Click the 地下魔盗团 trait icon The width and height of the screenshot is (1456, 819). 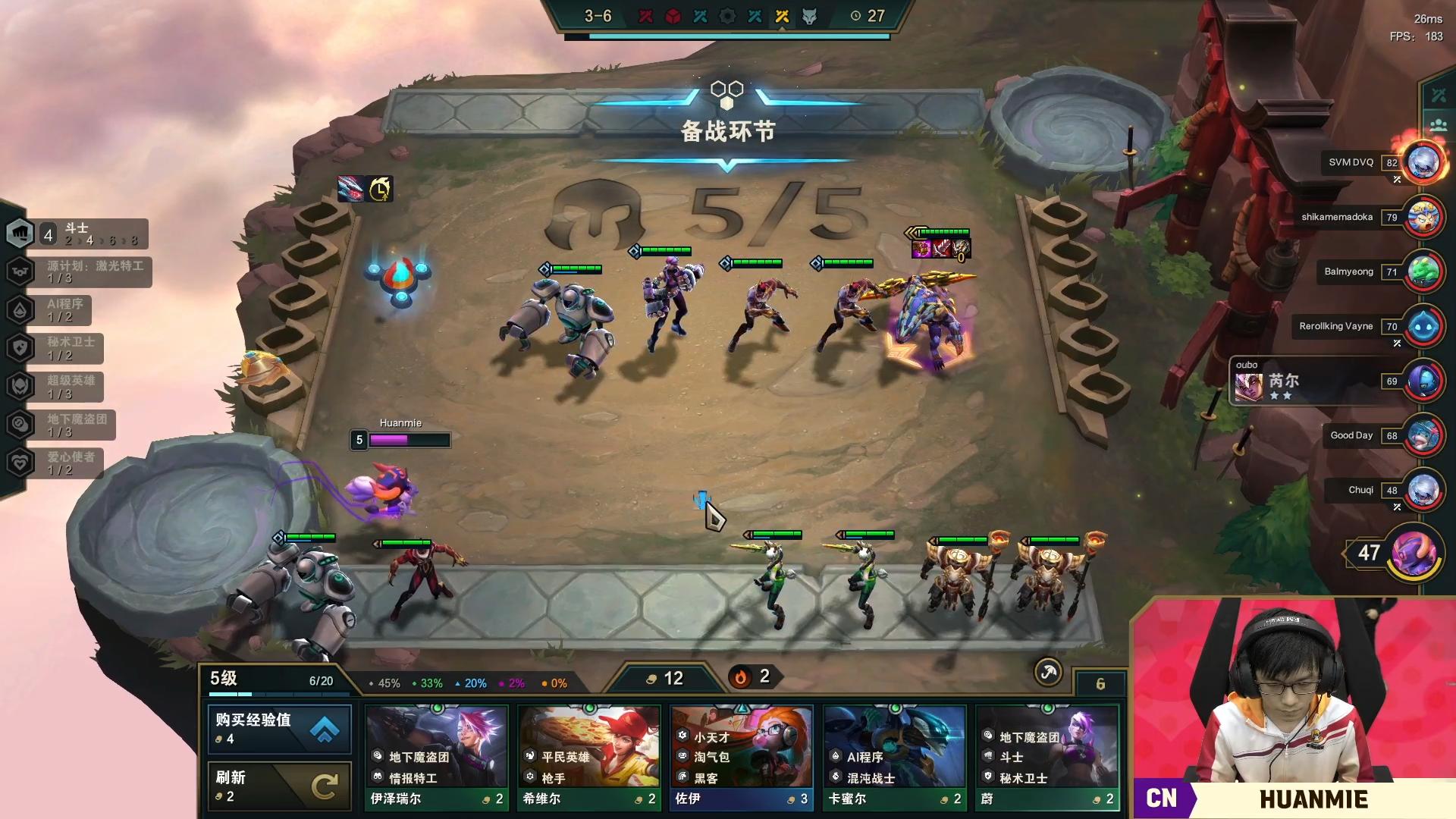[20, 424]
